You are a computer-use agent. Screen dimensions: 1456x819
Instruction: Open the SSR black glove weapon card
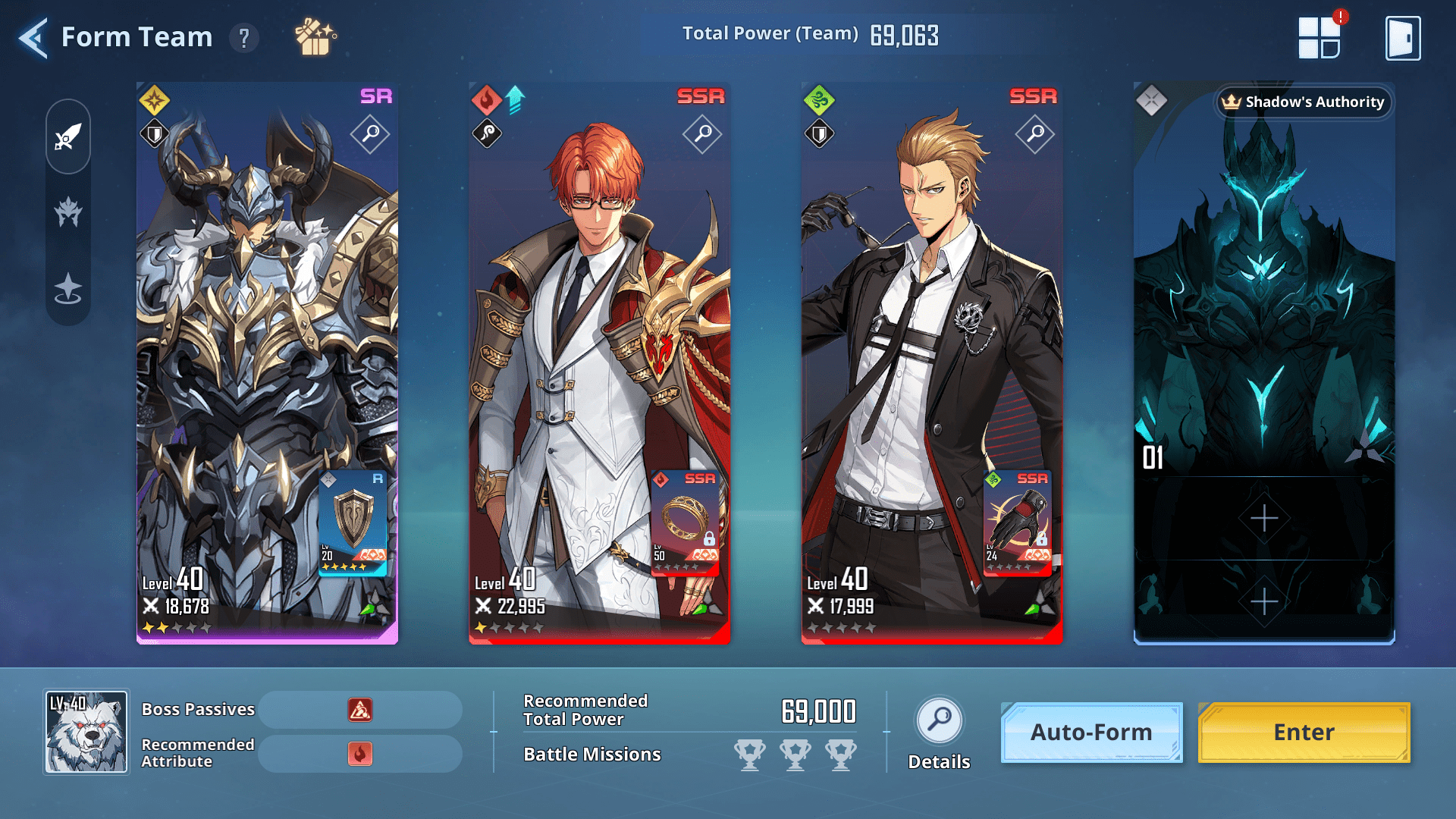[1017, 522]
